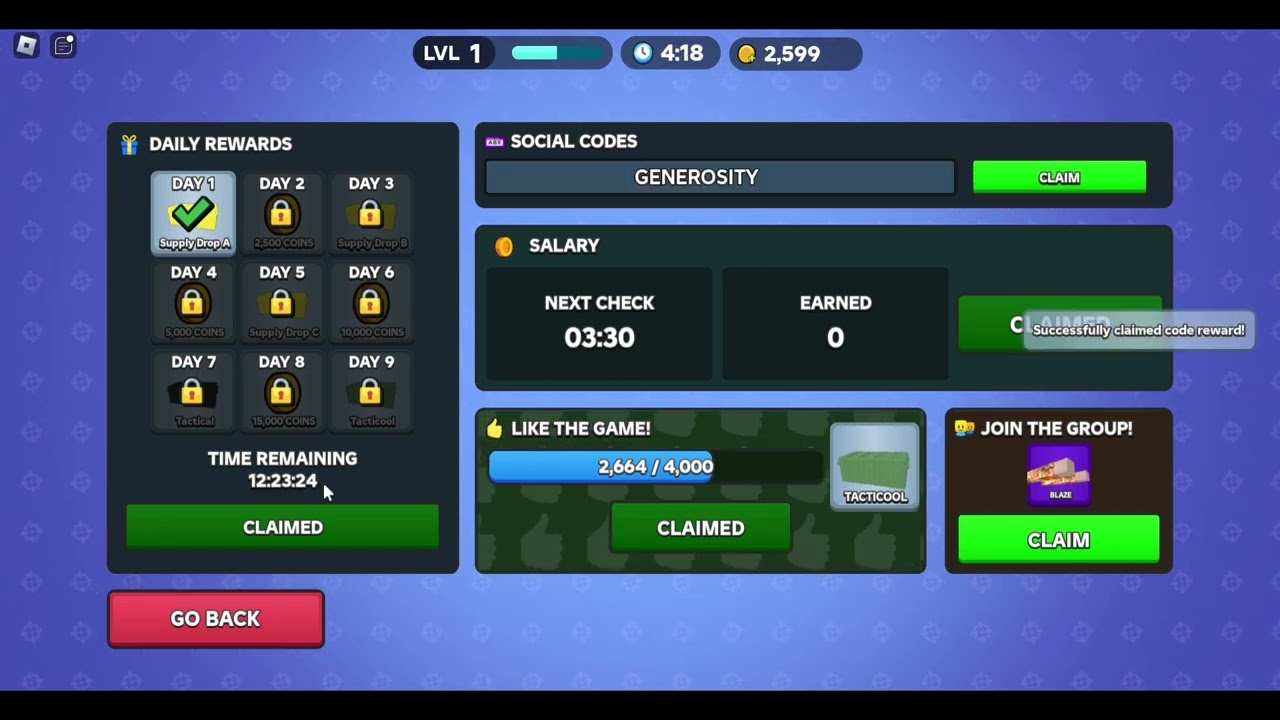Click the Blaze group logo
This screenshot has width=1280, height=720.
click(1059, 476)
